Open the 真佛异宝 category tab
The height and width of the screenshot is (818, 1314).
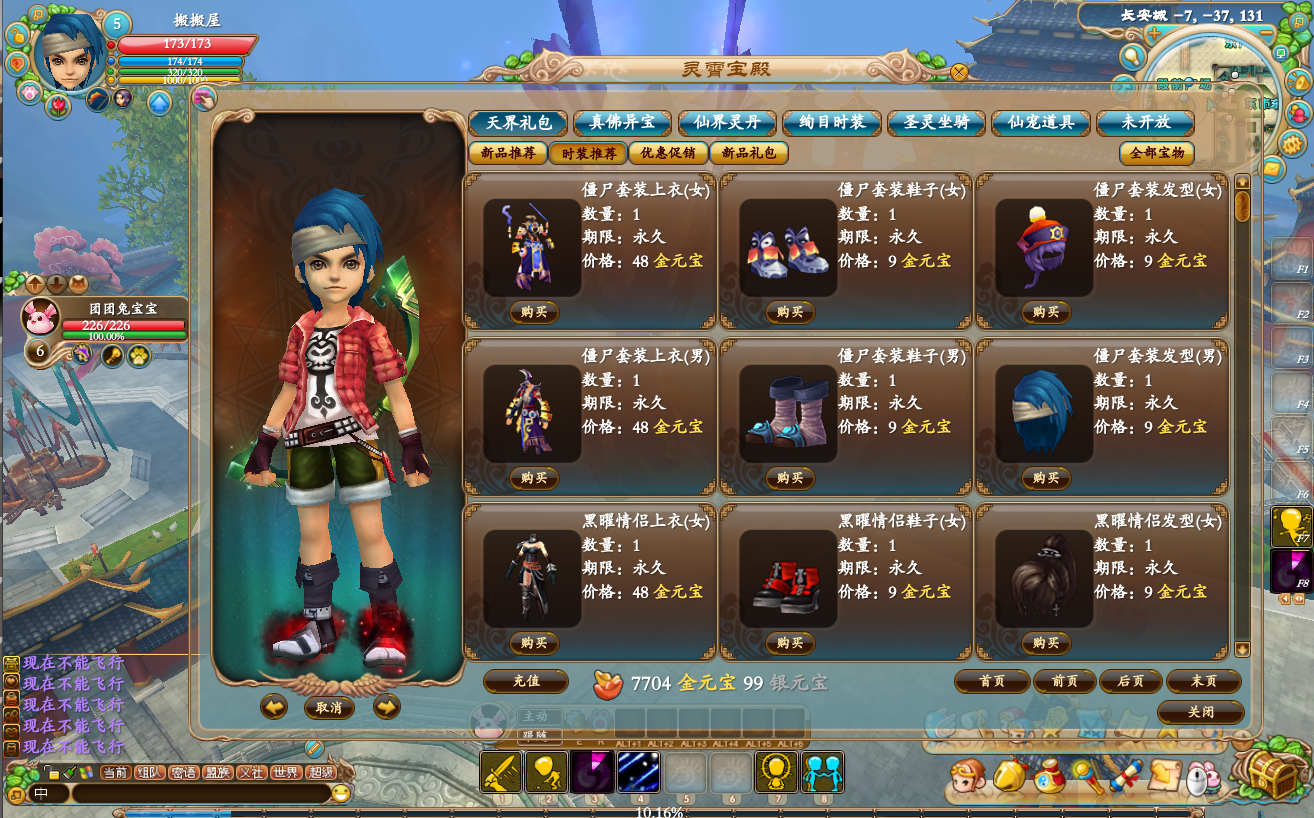point(622,123)
